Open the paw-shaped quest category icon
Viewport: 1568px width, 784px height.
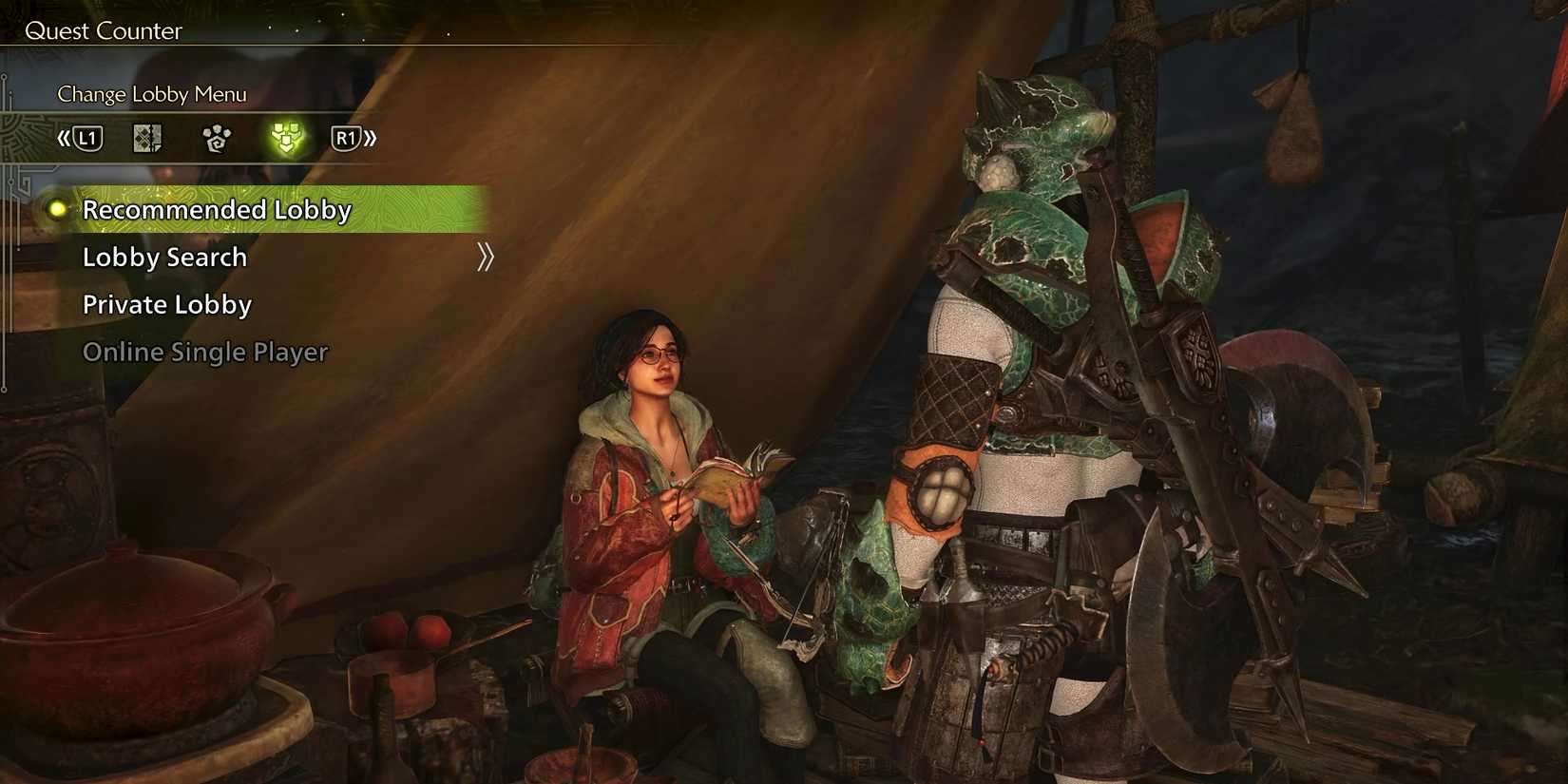[217, 138]
